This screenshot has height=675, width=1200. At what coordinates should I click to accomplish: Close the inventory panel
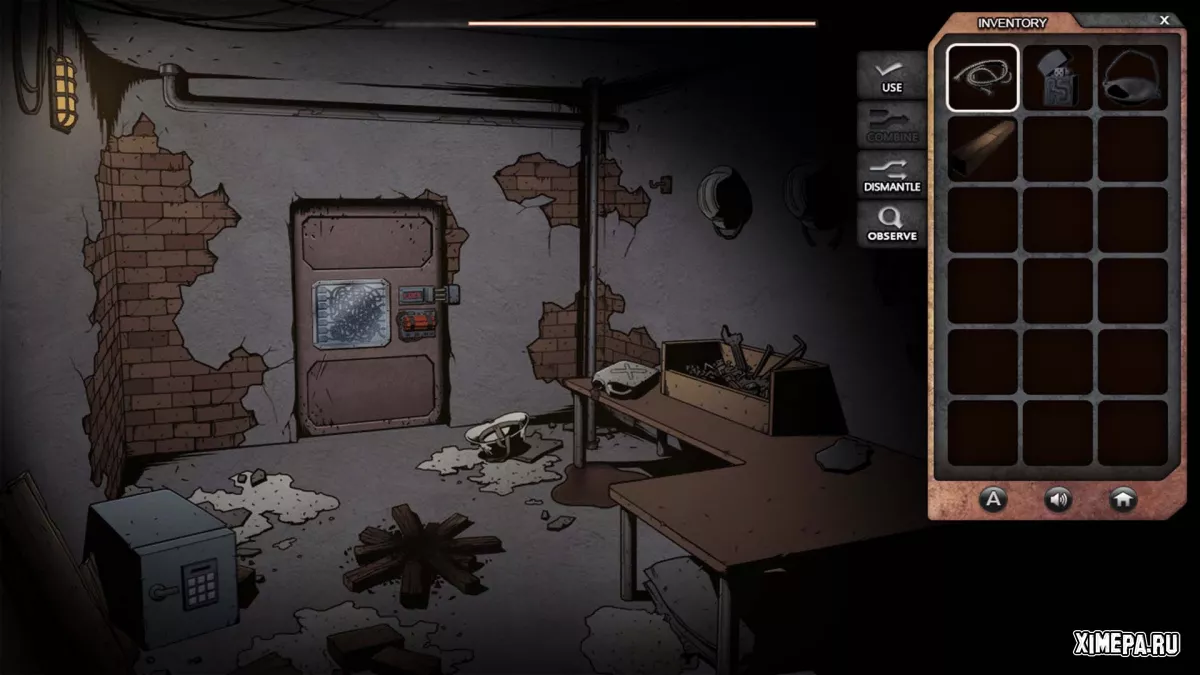(1164, 20)
